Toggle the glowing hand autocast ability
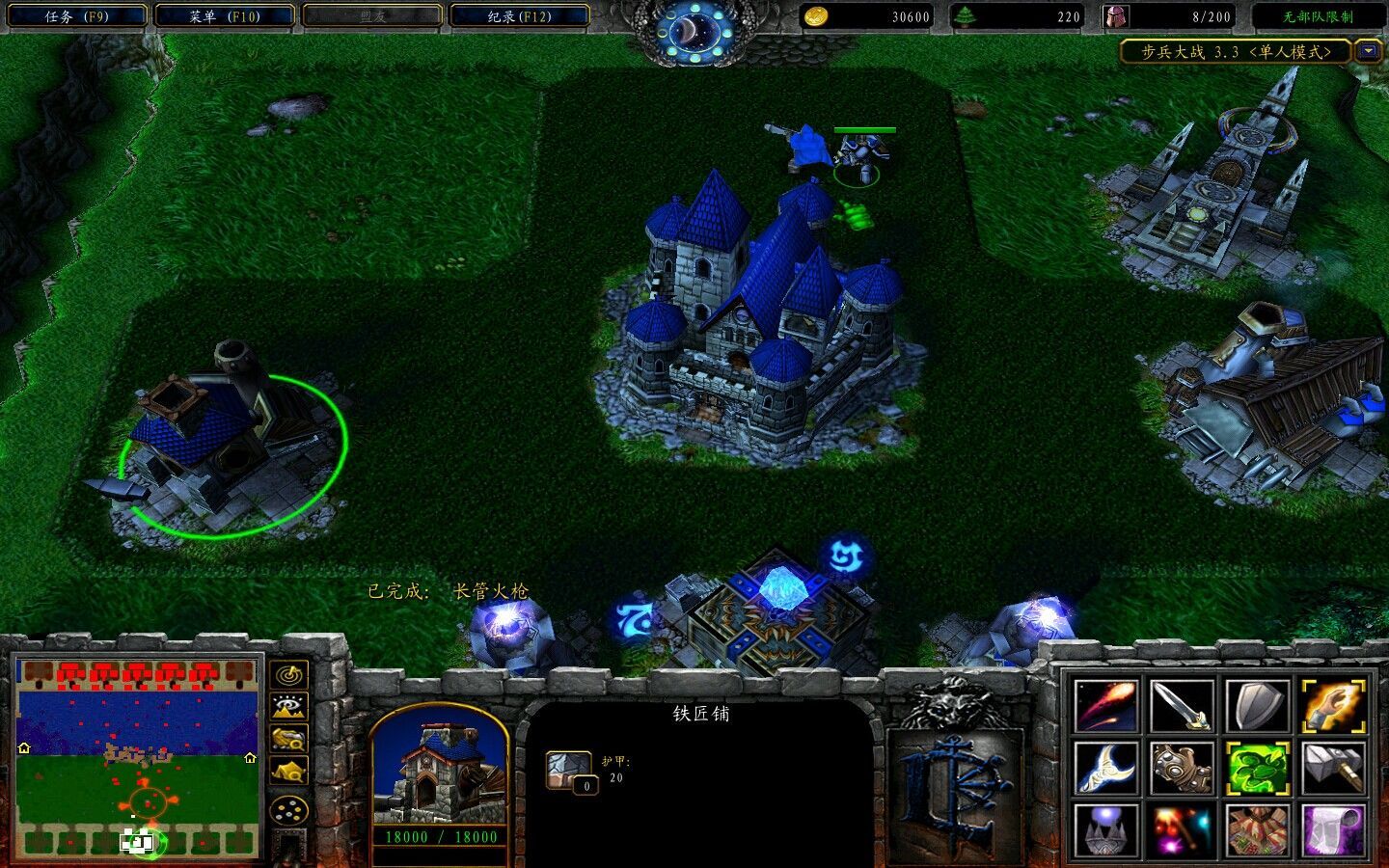 click(1334, 706)
